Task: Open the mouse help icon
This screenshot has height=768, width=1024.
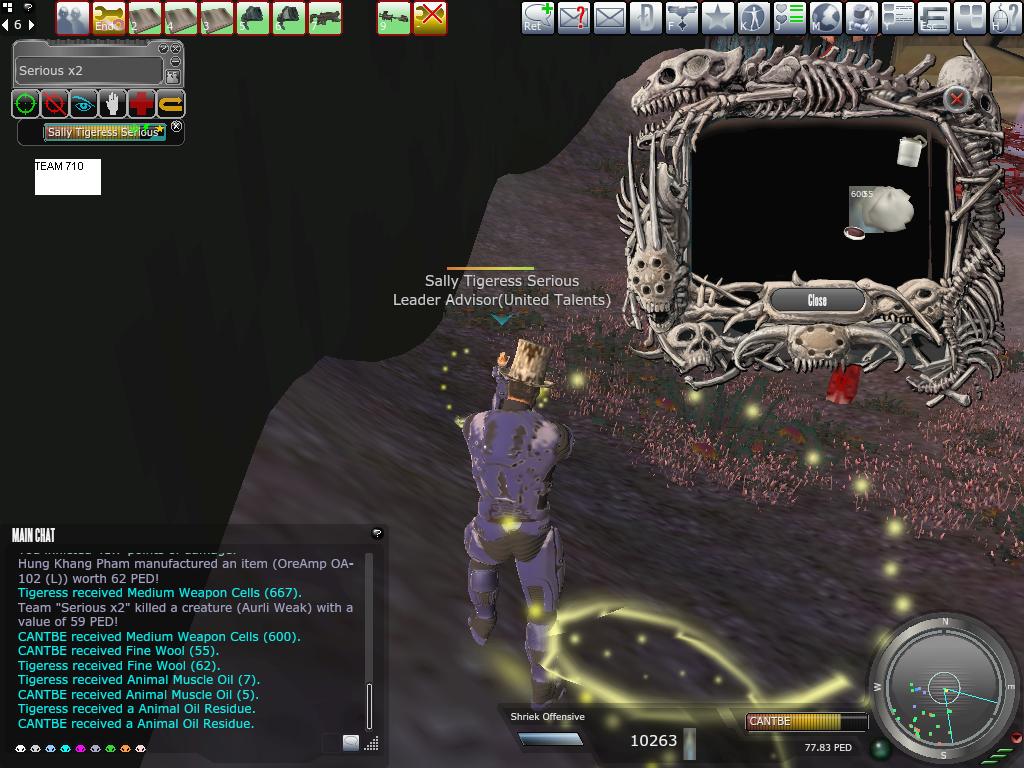Action: 1005,17
